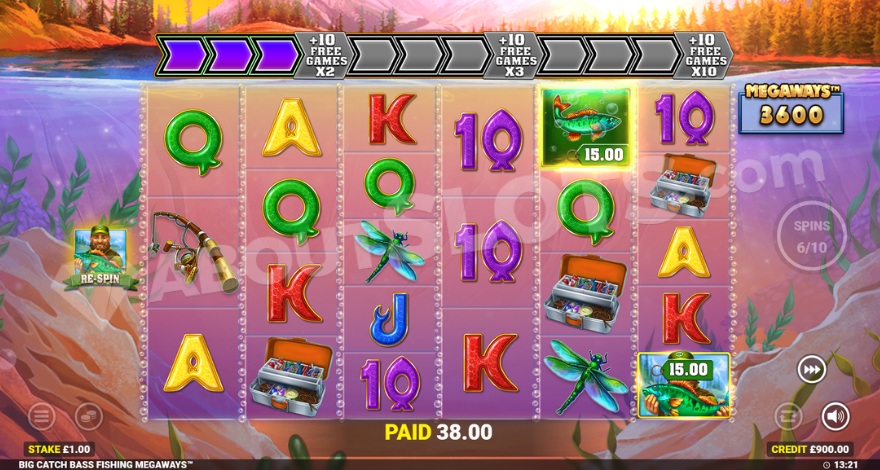Open the hamburger menu
The image size is (880, 470).
pyautogui.click(x=41, y=416)
